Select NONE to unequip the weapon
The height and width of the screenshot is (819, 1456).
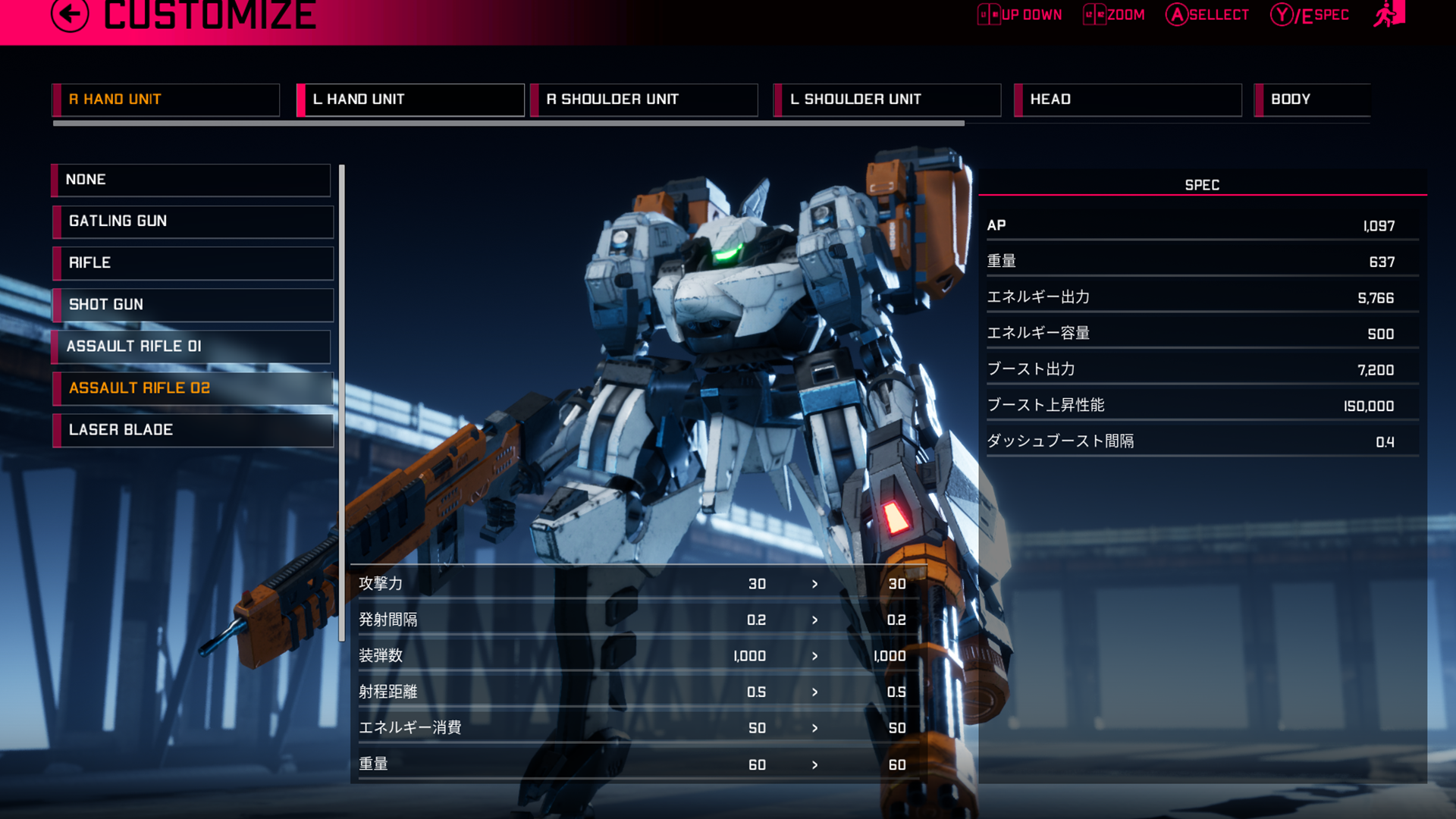(x=190, y=180)
